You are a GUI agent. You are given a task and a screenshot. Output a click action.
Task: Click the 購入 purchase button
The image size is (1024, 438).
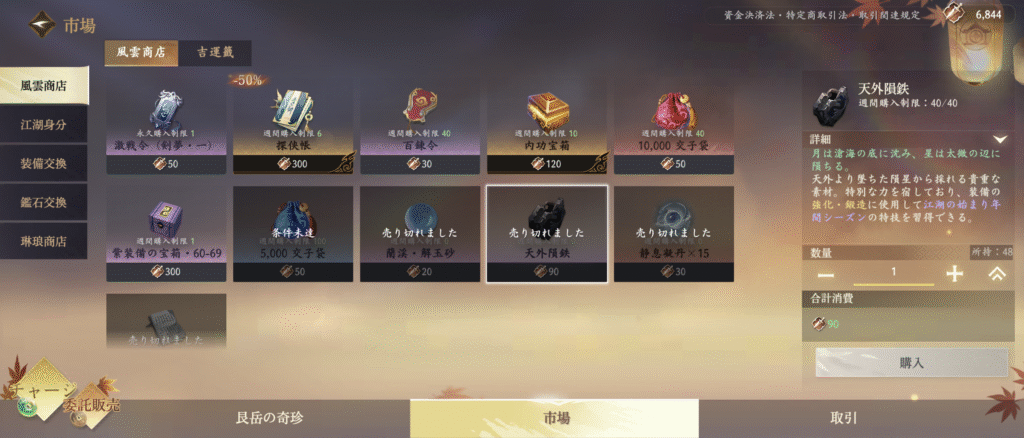point(911,363)
